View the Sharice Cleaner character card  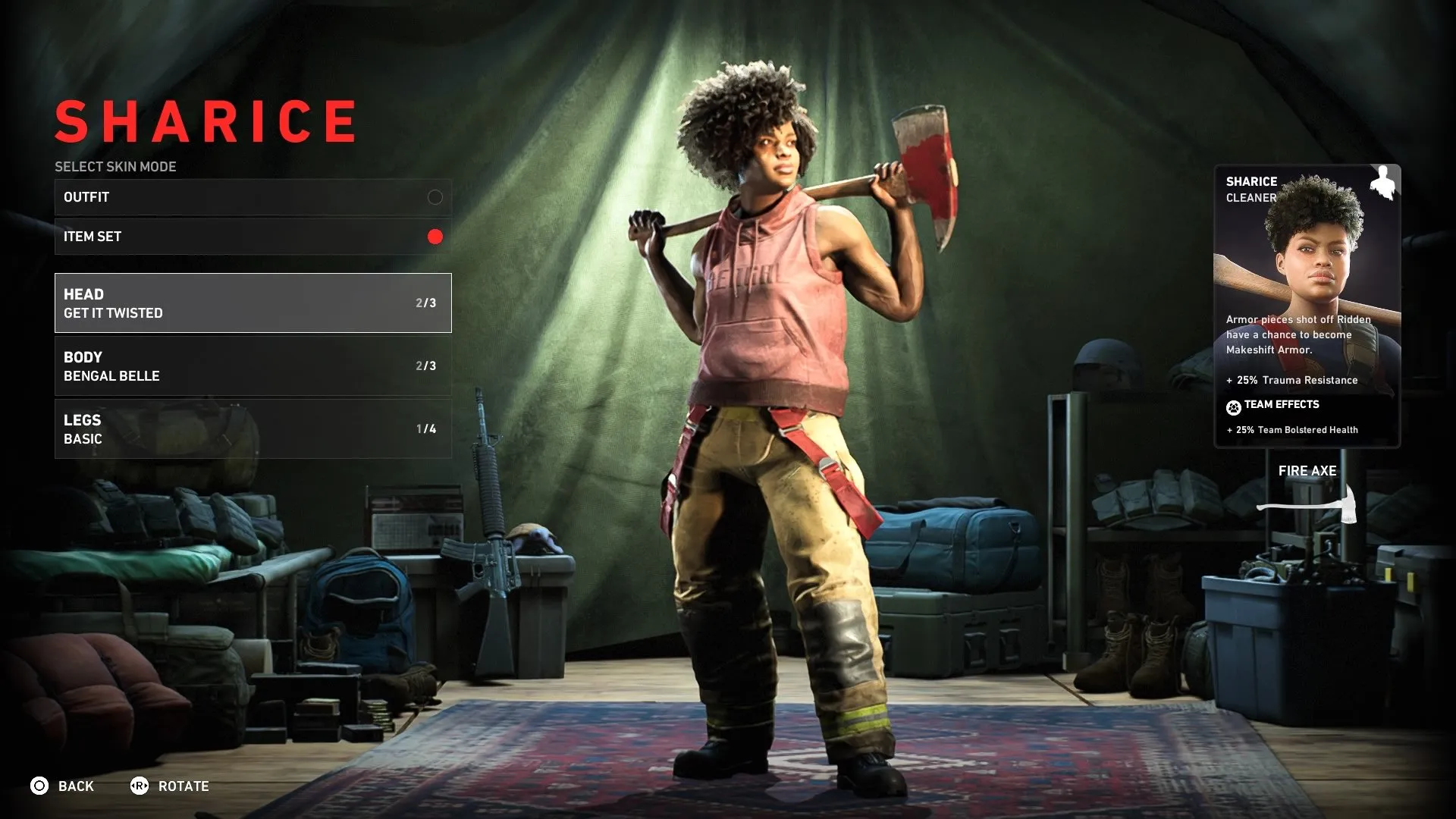[x=1307, y=306]
